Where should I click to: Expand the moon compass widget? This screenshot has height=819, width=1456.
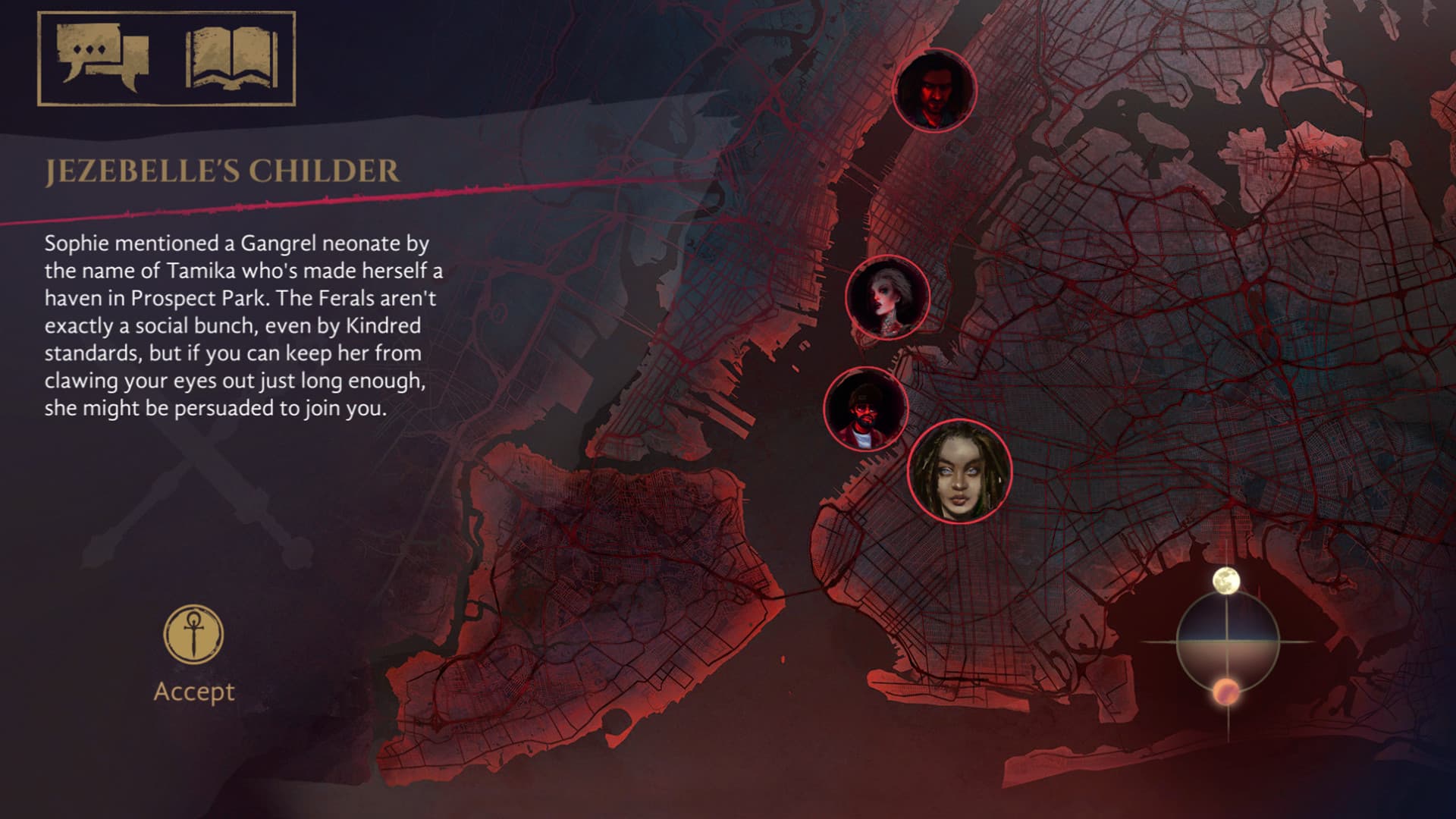point(1229,641)
